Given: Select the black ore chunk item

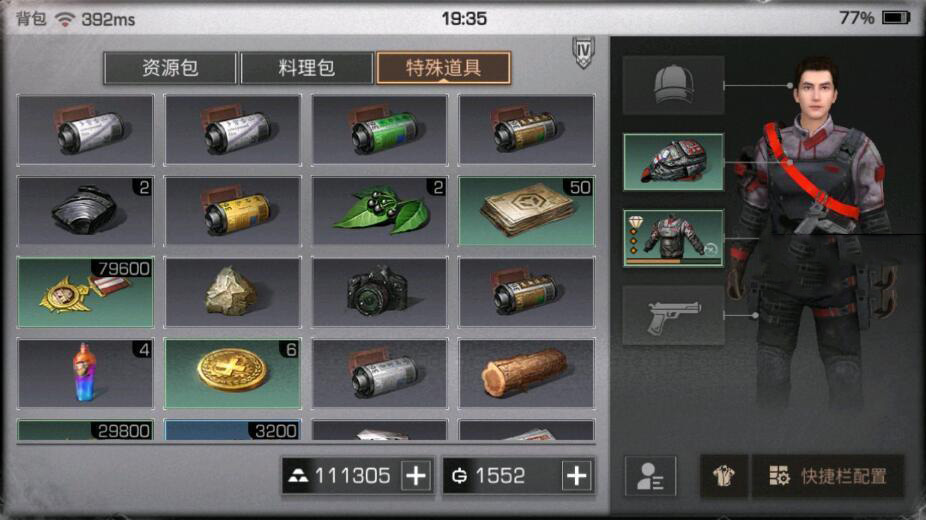Looking at the screenshot, I should [86, 211].
